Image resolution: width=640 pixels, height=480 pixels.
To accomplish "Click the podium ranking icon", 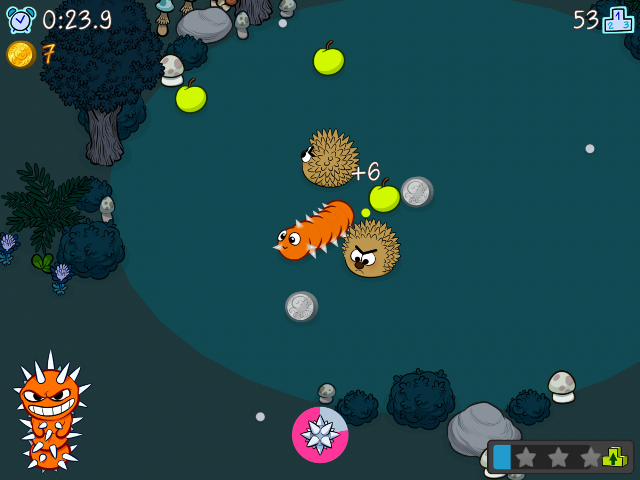I will point(618,20).
